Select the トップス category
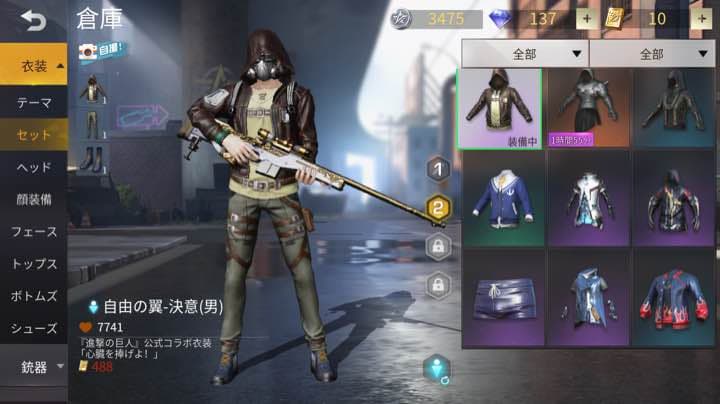This screenshot has width=720, height=404. point(34,264)
